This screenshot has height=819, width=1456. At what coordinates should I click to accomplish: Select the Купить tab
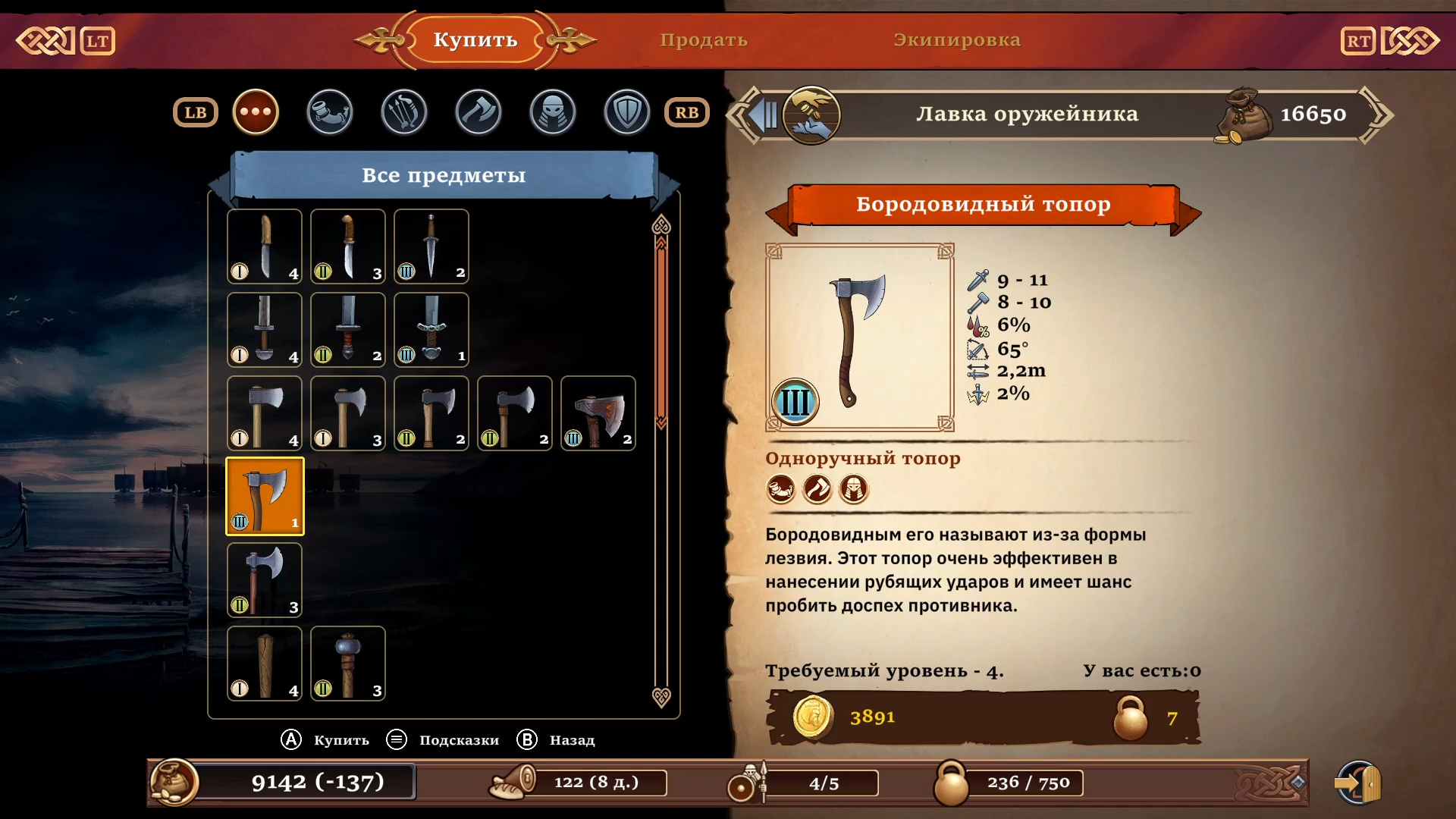click(x=475, y=40)
